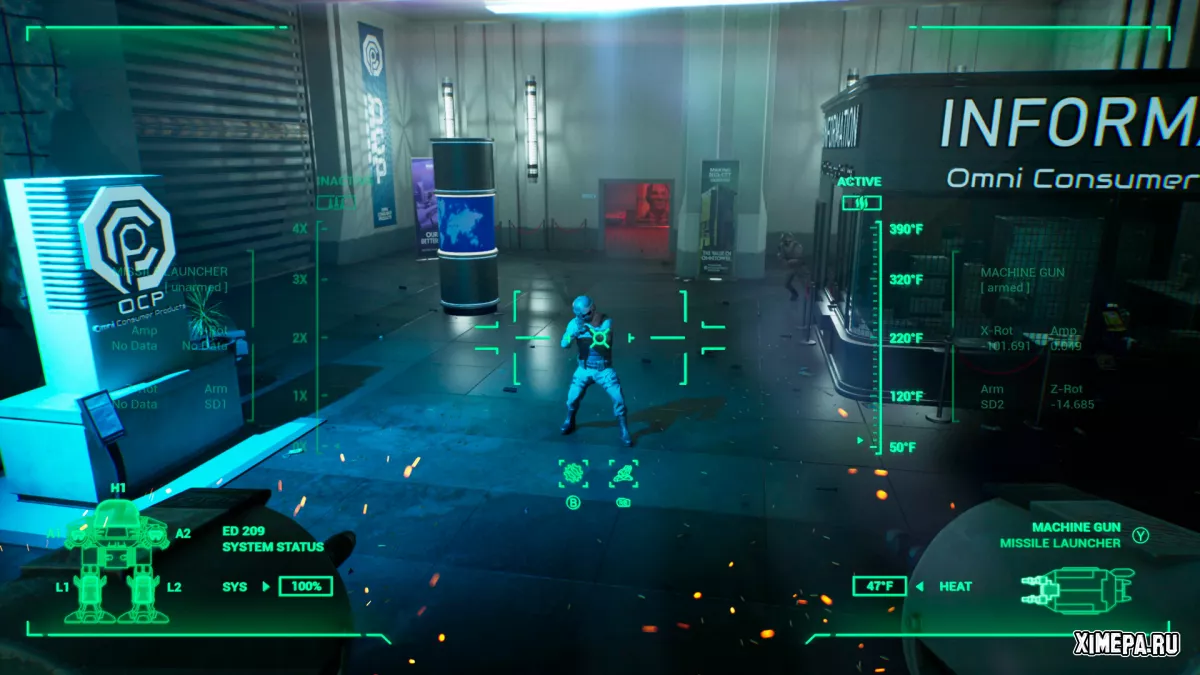Click the ED 209 robot status diagram
The image size is (1200, 675).
tap(117, 560)
